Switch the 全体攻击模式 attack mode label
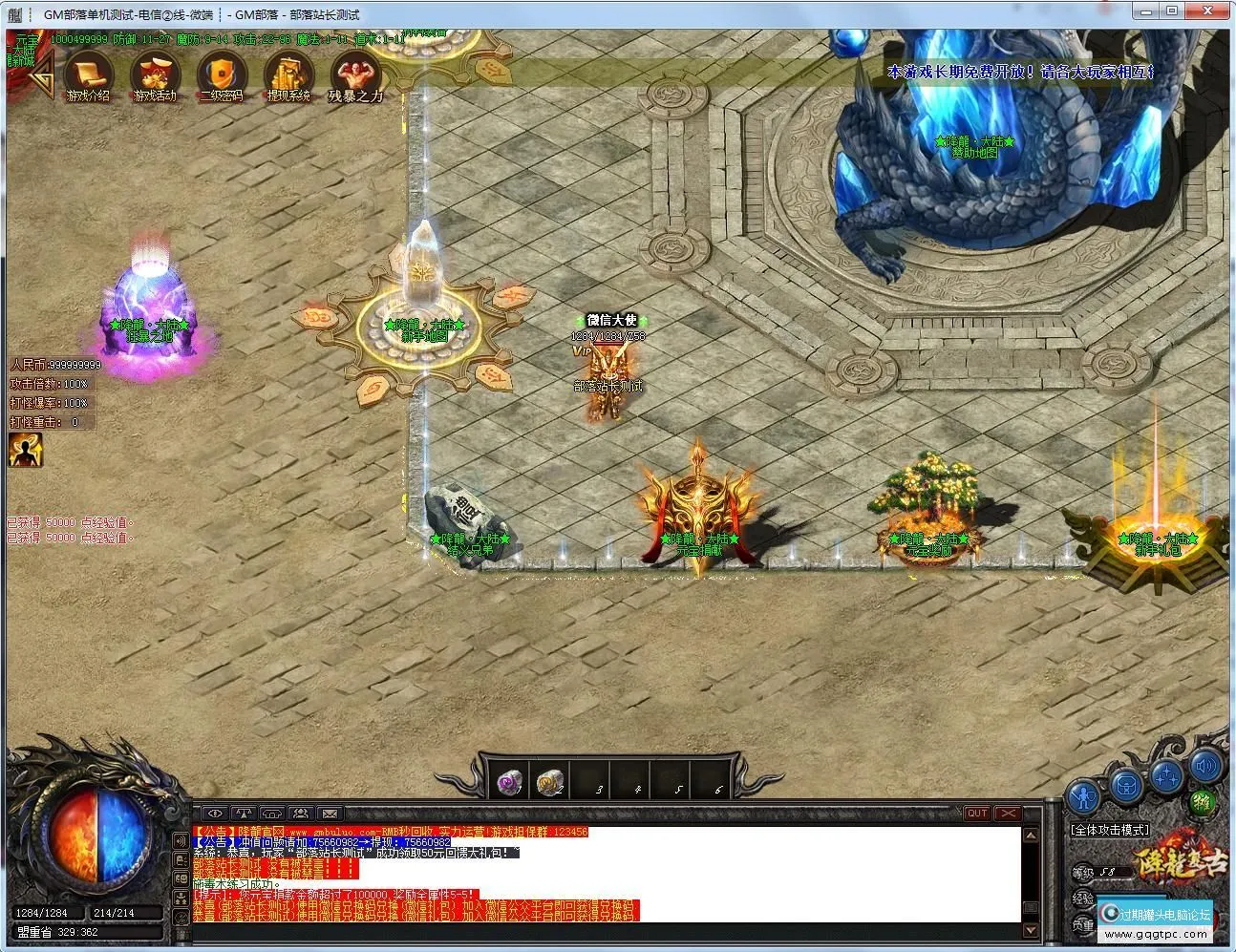Screen dimensions: 1236x952 [1109, 830]
